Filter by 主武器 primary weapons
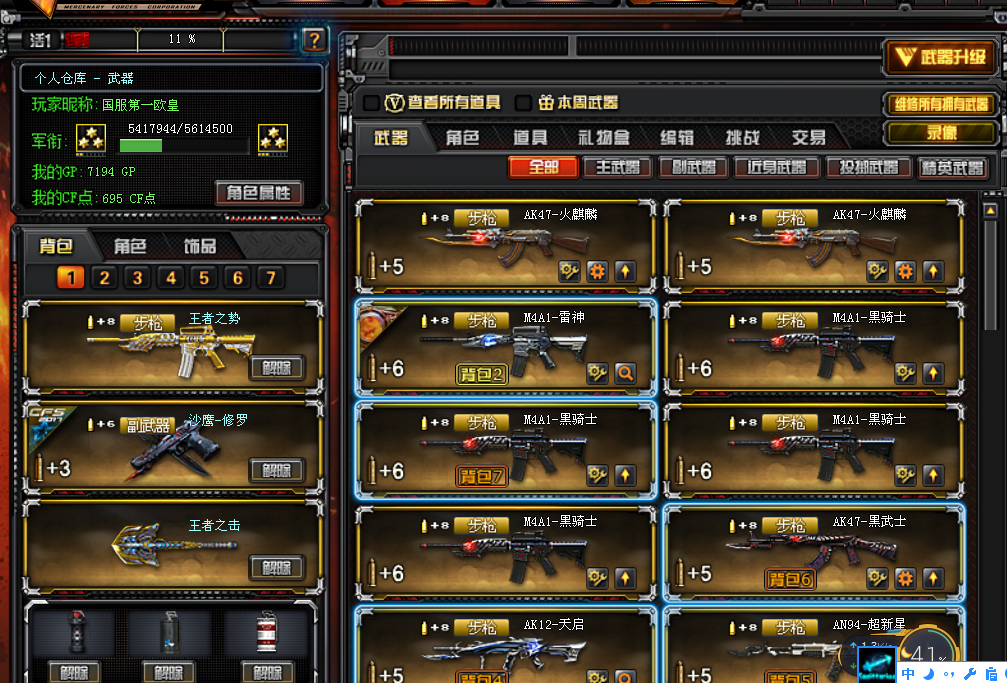Viewport: 1007px width, 683px height. pyautogui.click(x=618, y=168)
